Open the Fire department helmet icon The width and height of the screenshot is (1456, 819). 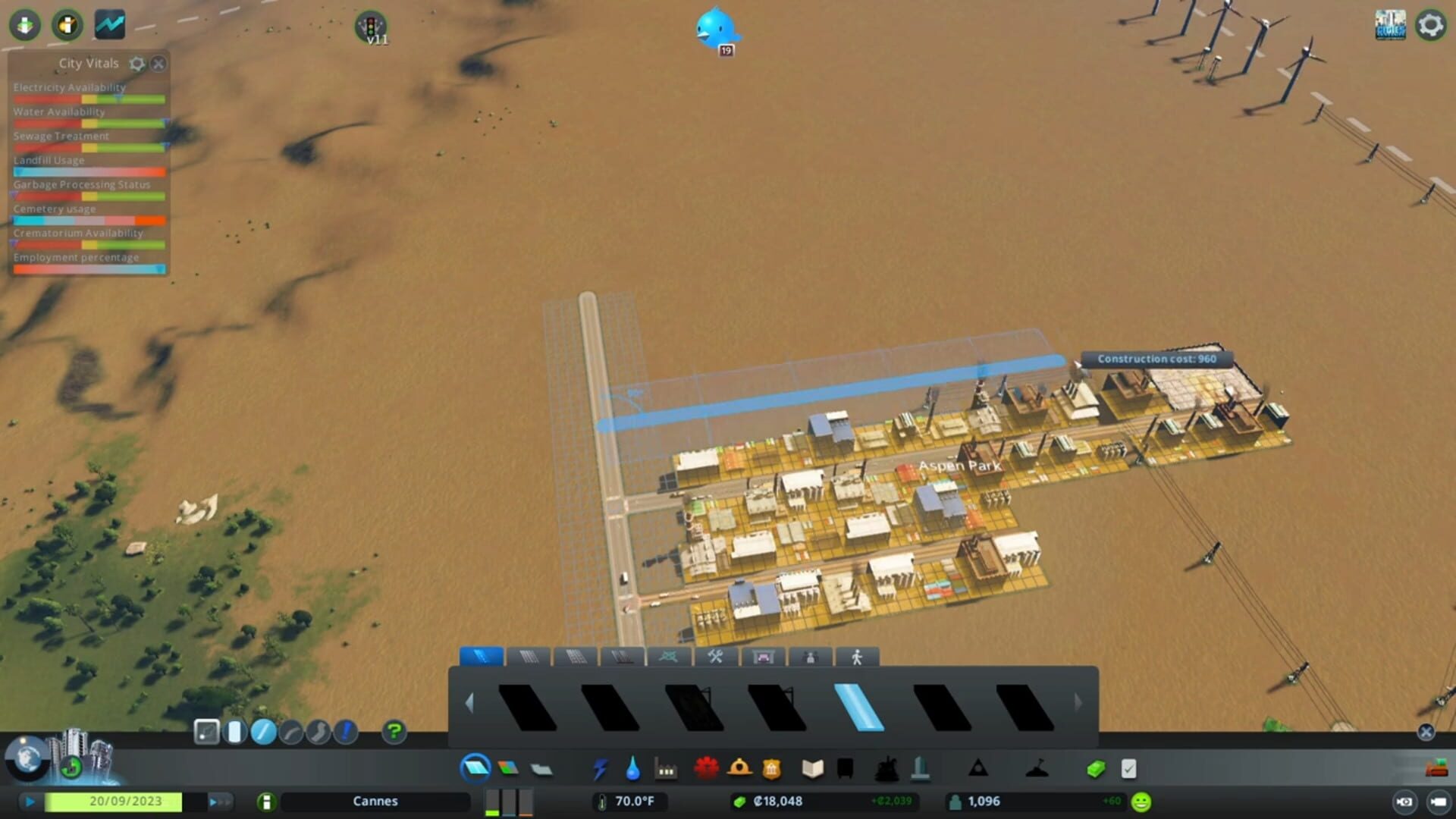[x=739, y=768]
